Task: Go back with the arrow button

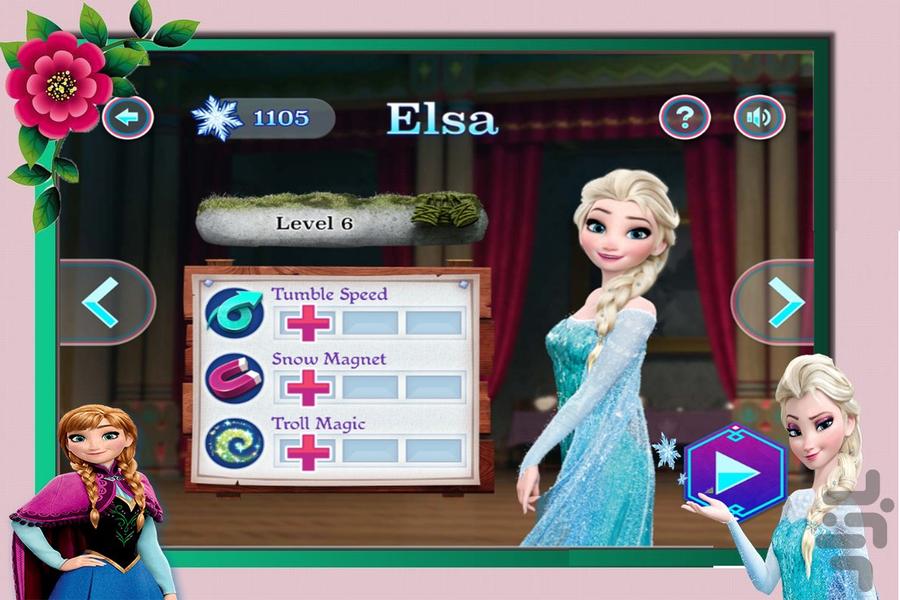Action: 127,117
